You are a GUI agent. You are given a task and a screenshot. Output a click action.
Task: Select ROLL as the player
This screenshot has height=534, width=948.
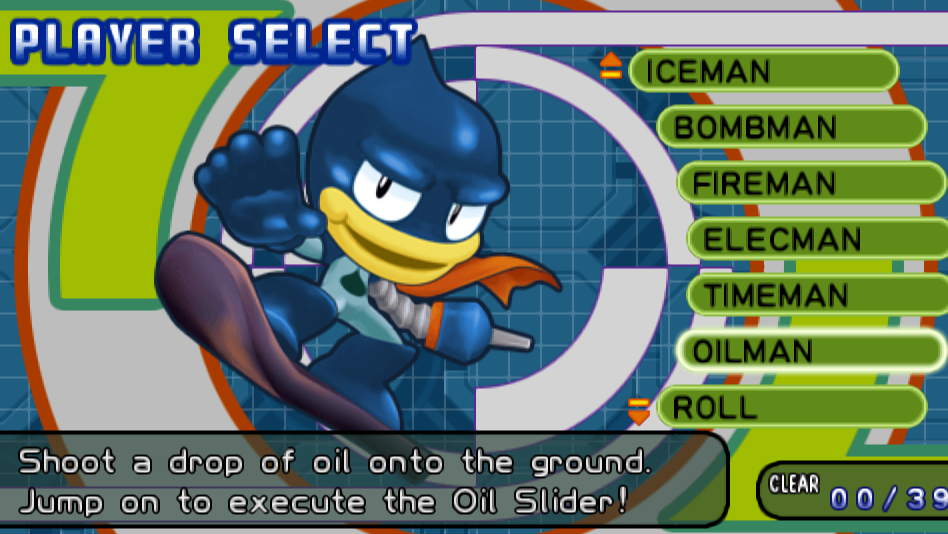pos(790,407)
